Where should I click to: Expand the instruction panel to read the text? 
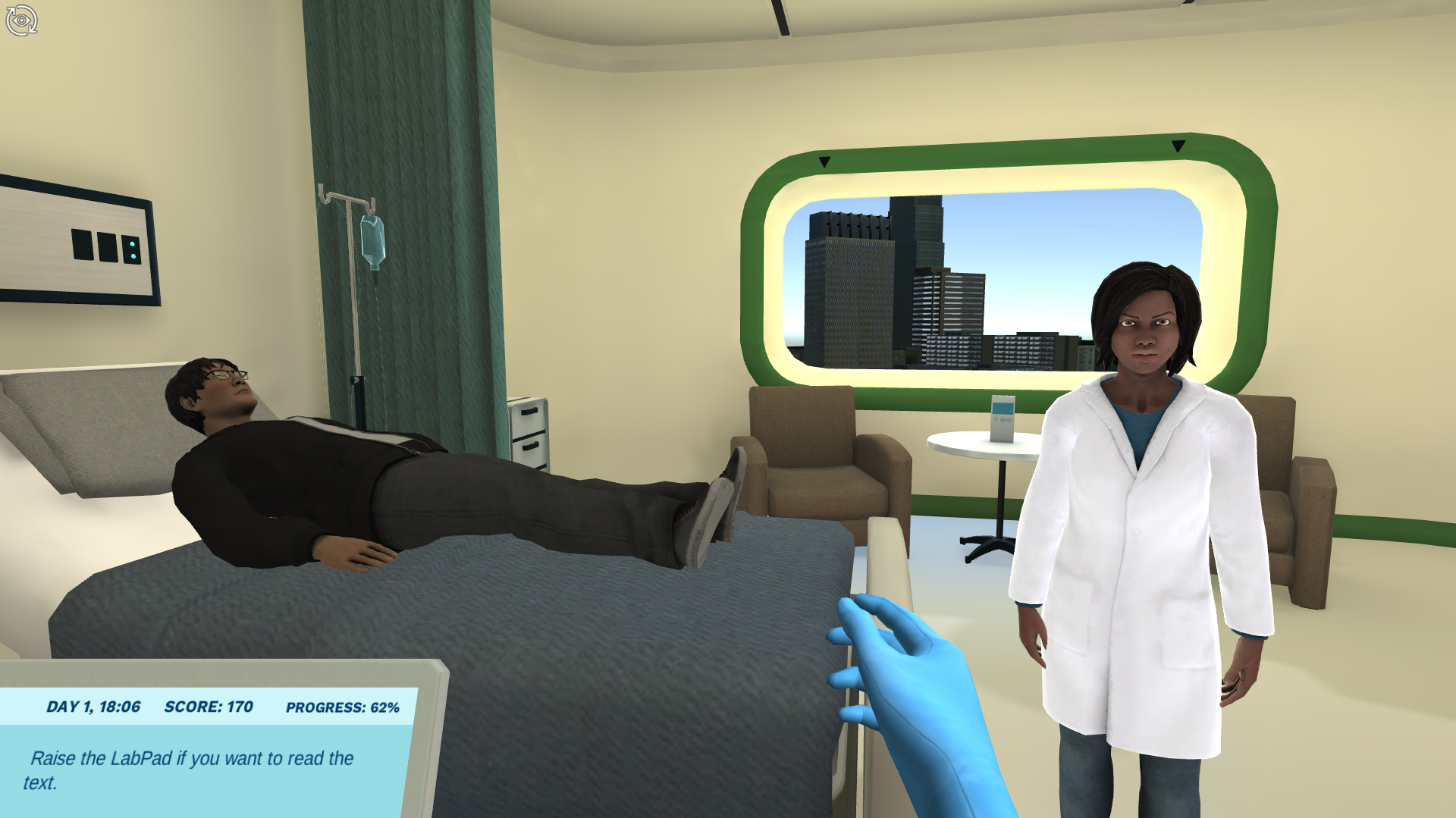coord(190,766)
